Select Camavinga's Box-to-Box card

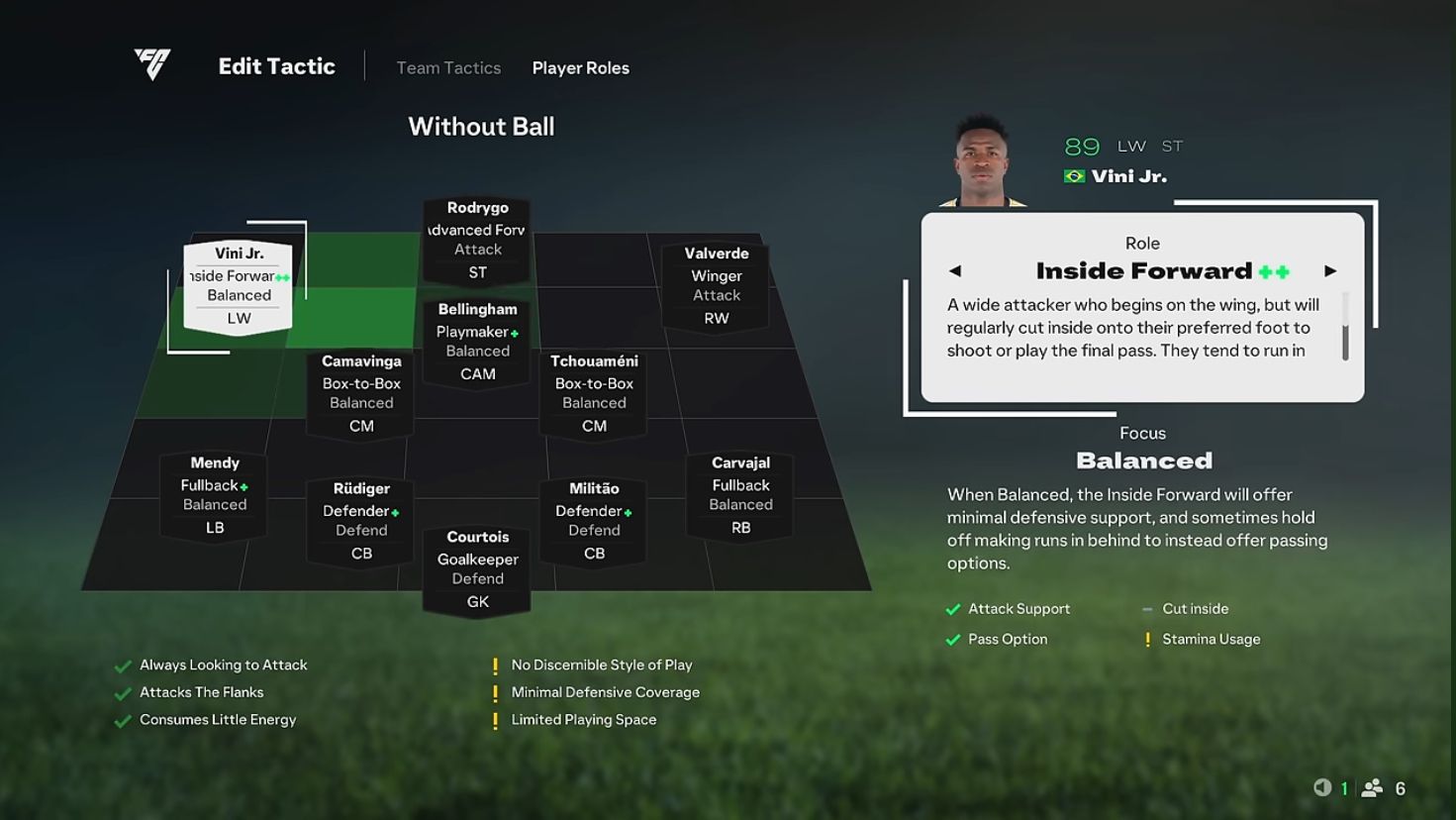[360, 393]
